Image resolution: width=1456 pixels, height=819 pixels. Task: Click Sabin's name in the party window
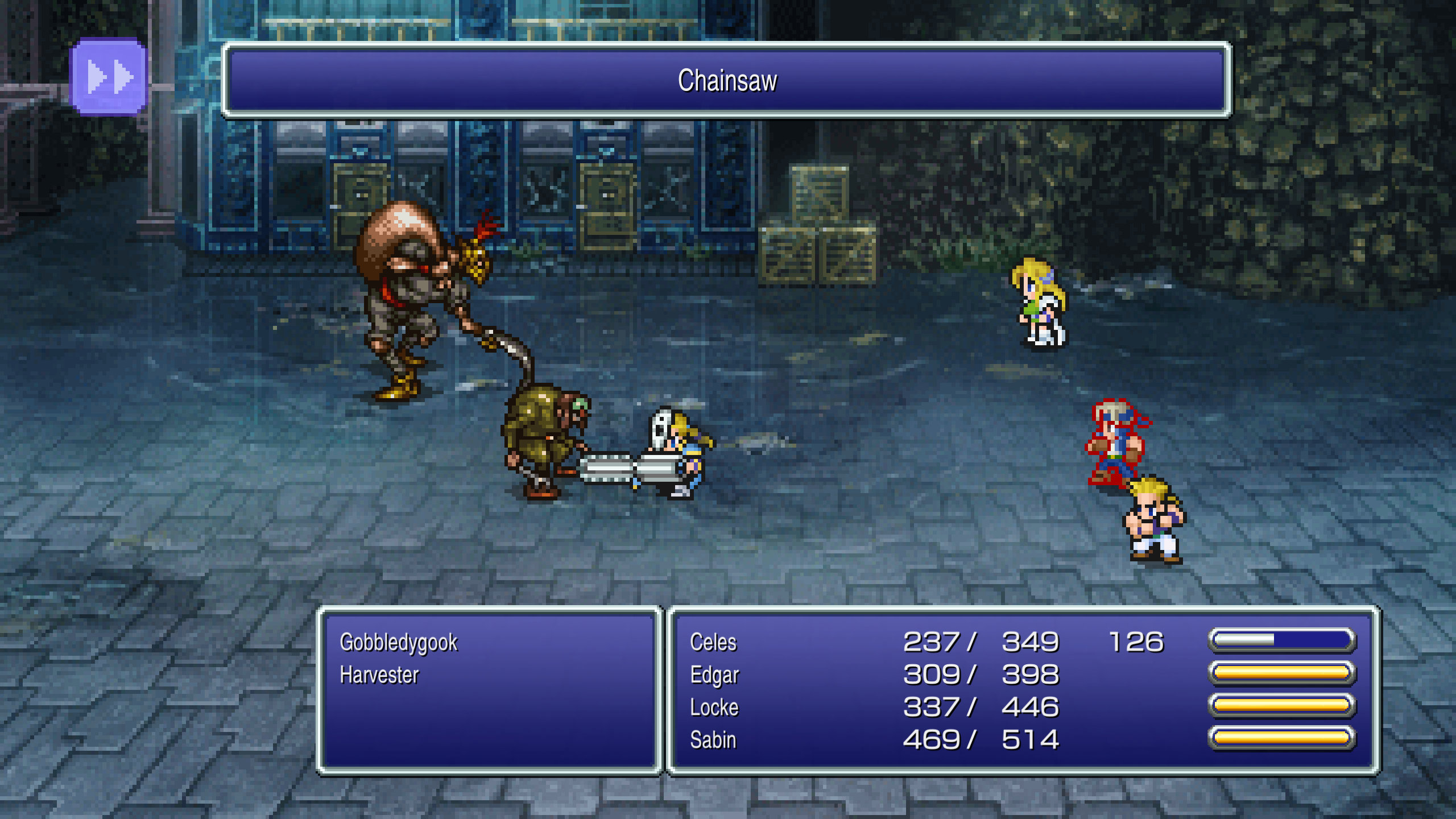click(x=713, y=741)
